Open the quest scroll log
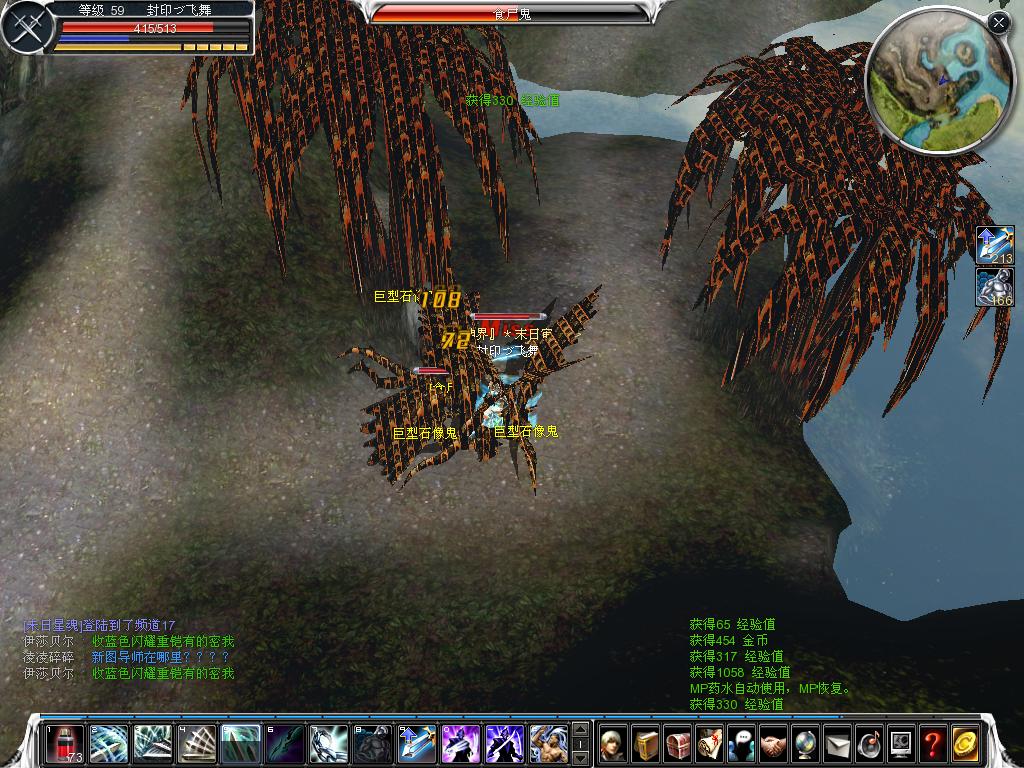The width and height of the screenshot is (1024, 768). (711, 744)
